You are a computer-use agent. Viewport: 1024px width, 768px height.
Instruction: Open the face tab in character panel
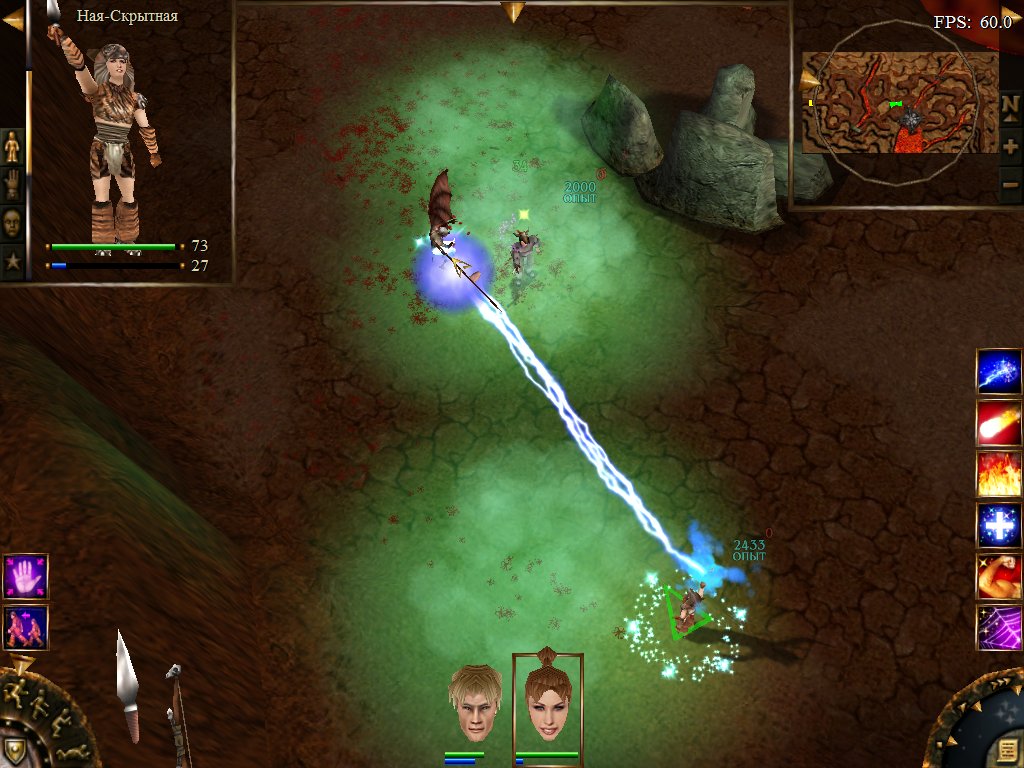tap(12, 222)
